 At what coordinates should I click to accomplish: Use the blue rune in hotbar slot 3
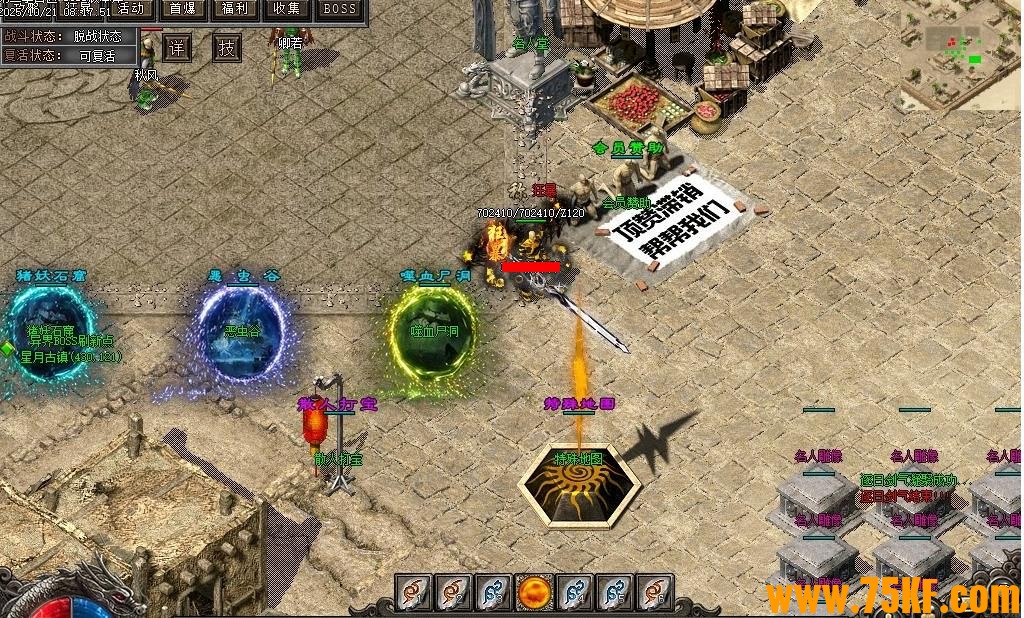point(493,593)
